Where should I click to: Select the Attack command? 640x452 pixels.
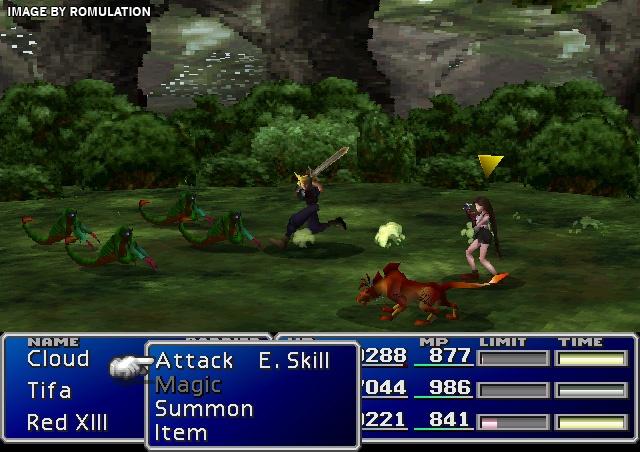point(194,361)
